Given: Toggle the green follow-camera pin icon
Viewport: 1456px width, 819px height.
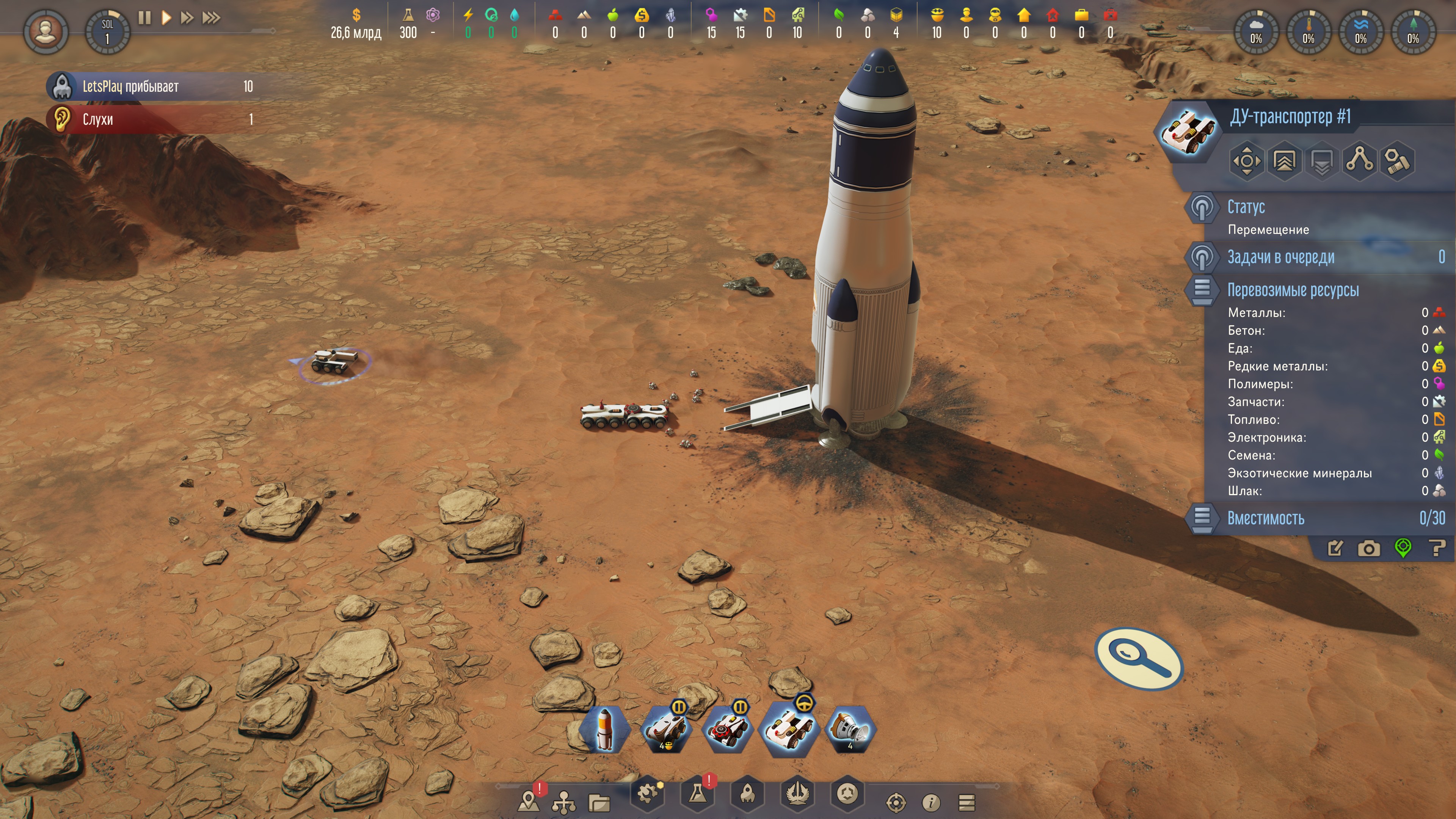Looking at the screenshot, I should [1403, 548].
